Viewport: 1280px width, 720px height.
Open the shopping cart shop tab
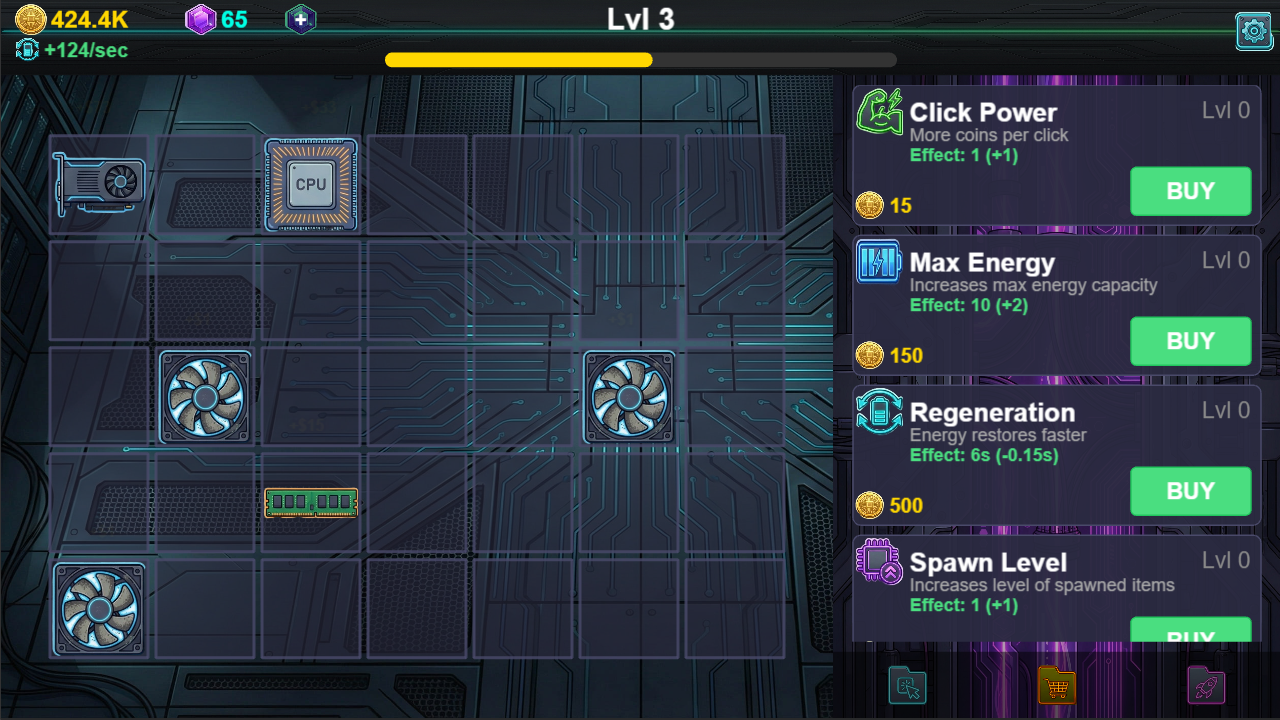1056,686
